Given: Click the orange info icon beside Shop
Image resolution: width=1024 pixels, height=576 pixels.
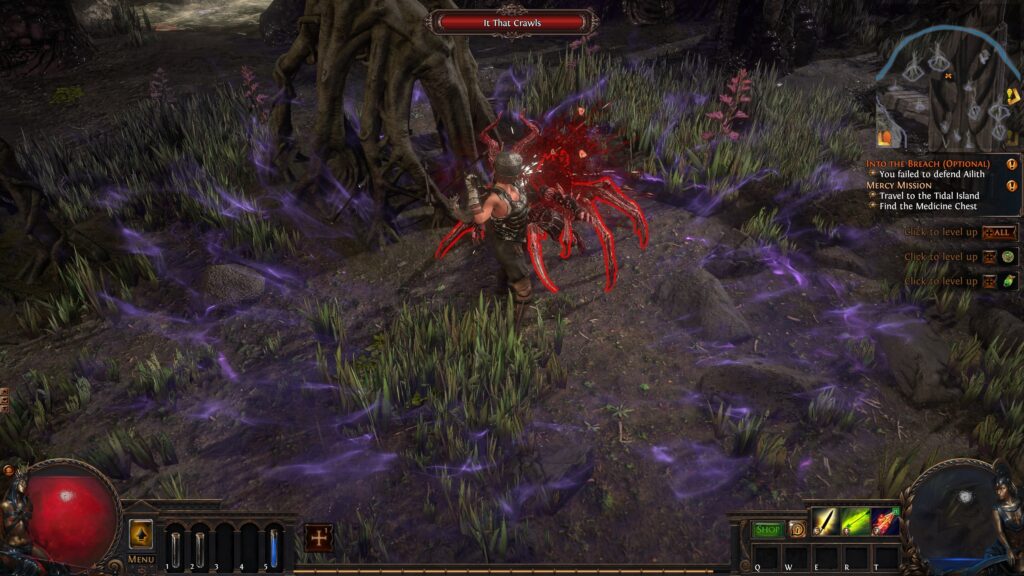Looking at the screenshot, I should click(x=796, y=529).
